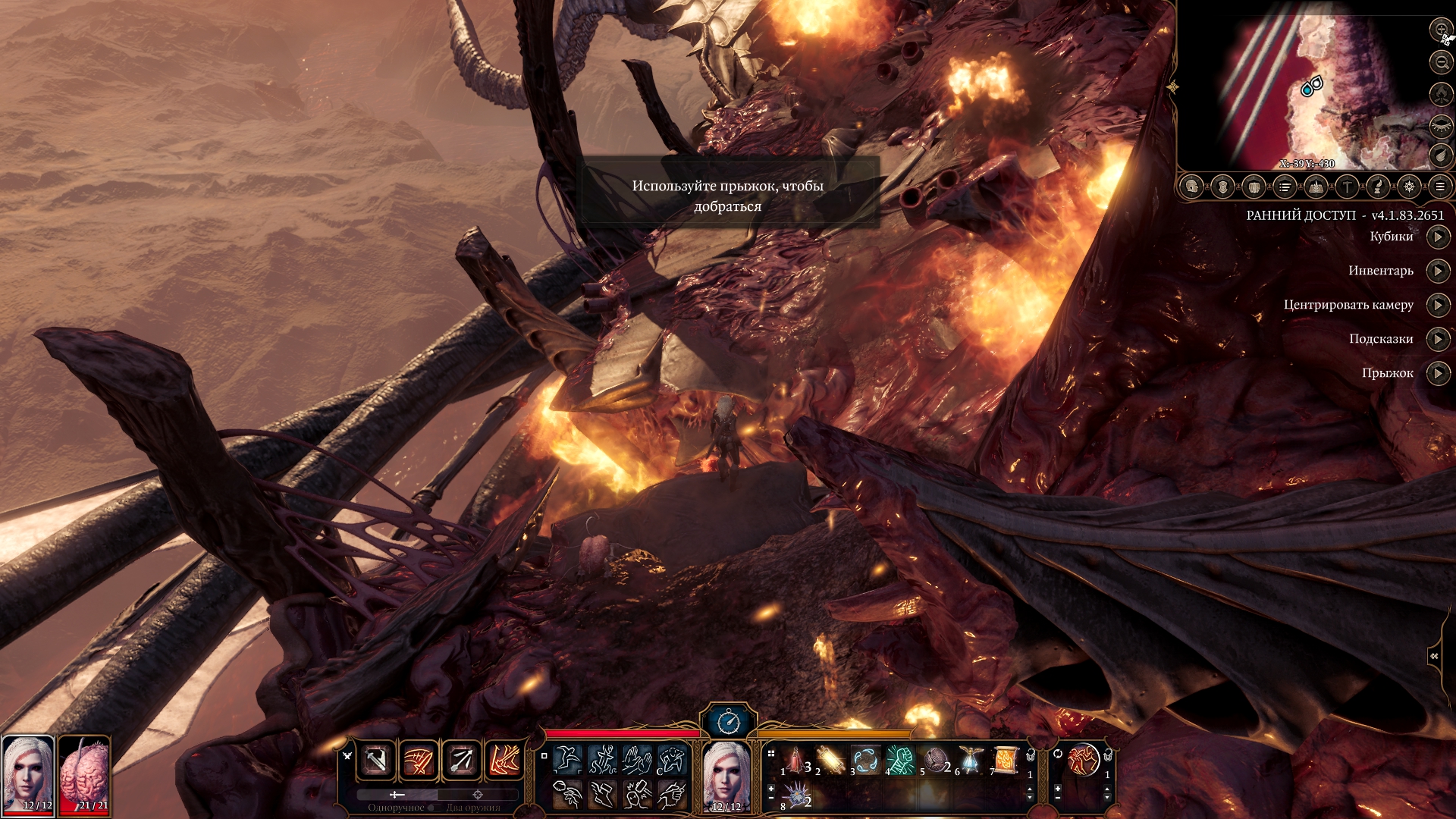Zoom out the minimap
The width and height of the screenshot is (1456, 819).
point(1441,62)
